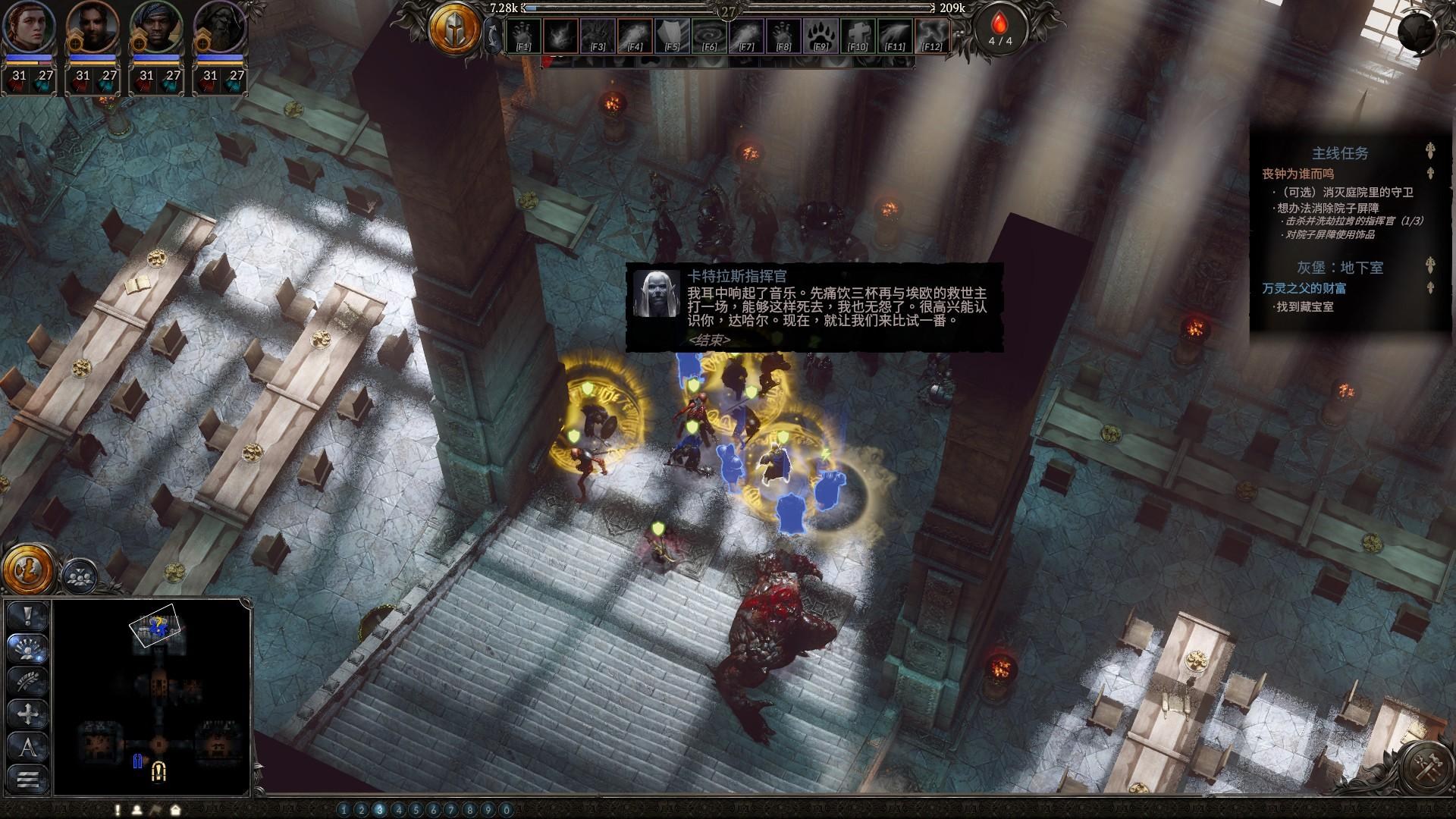Open the golden helmet hero menu
1456x819 pixels.
pos(455,30)
